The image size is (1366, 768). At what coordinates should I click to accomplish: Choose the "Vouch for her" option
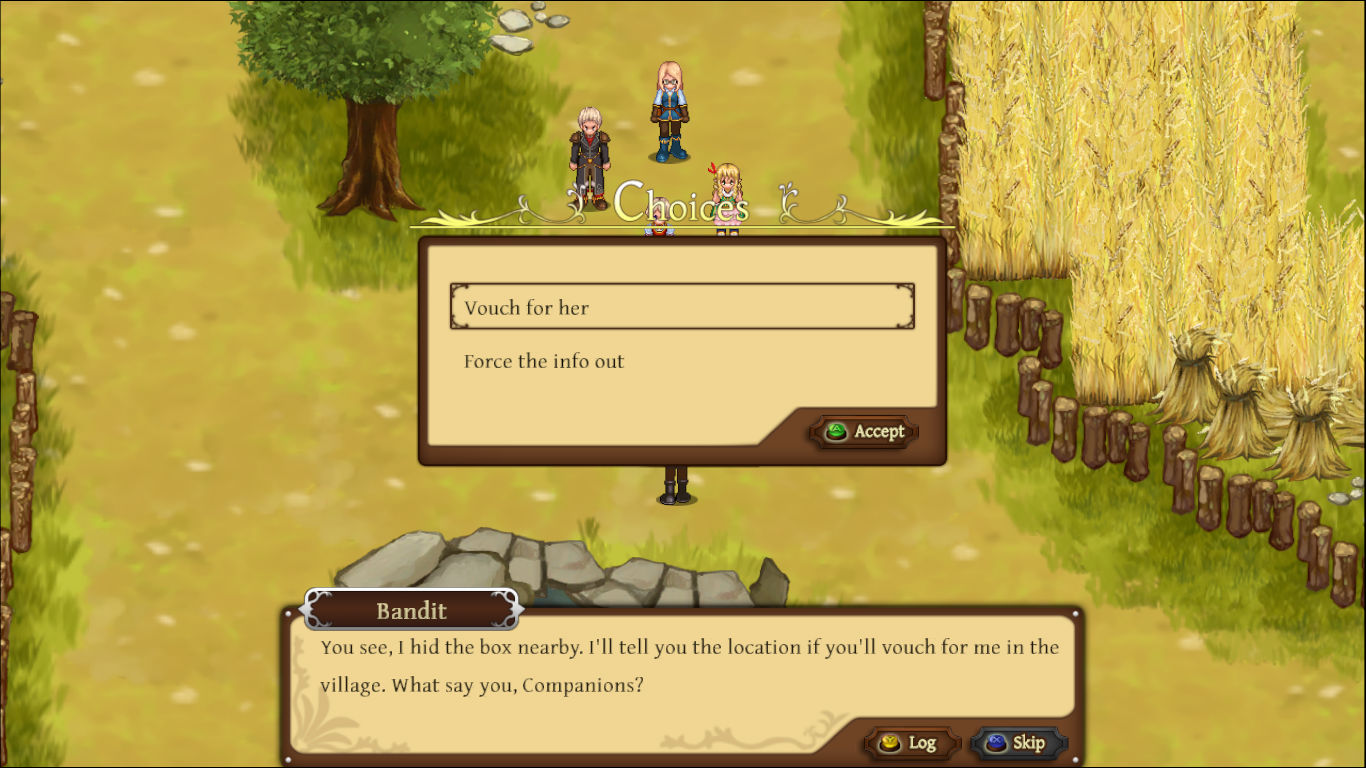coord(681,307)
